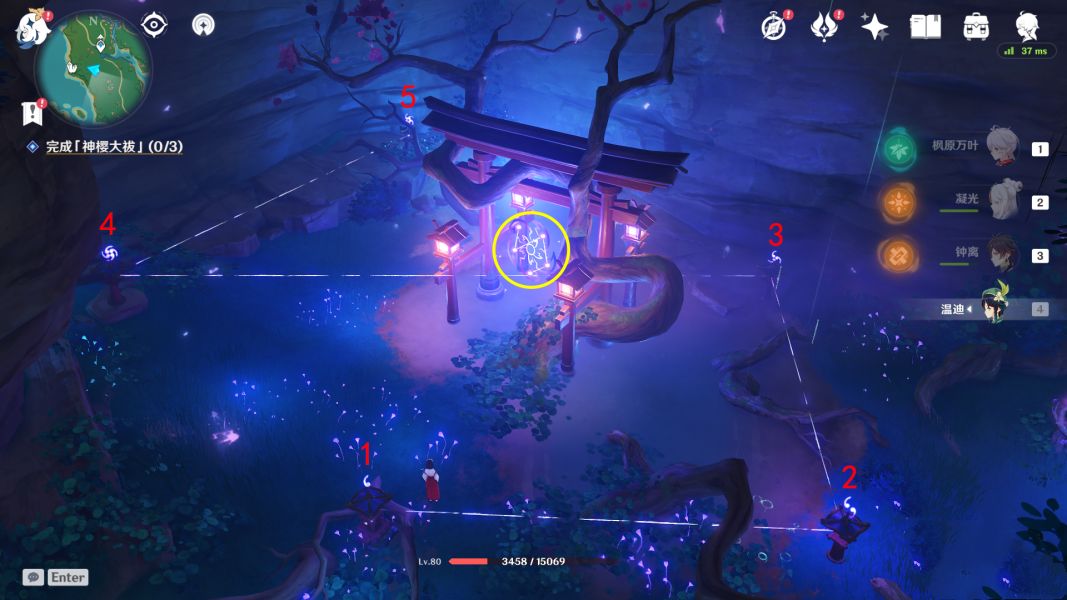Screen dimensions: 1067x600
Task: Switch to party member 枫原万叶
Action: (x=1004, y=148)
